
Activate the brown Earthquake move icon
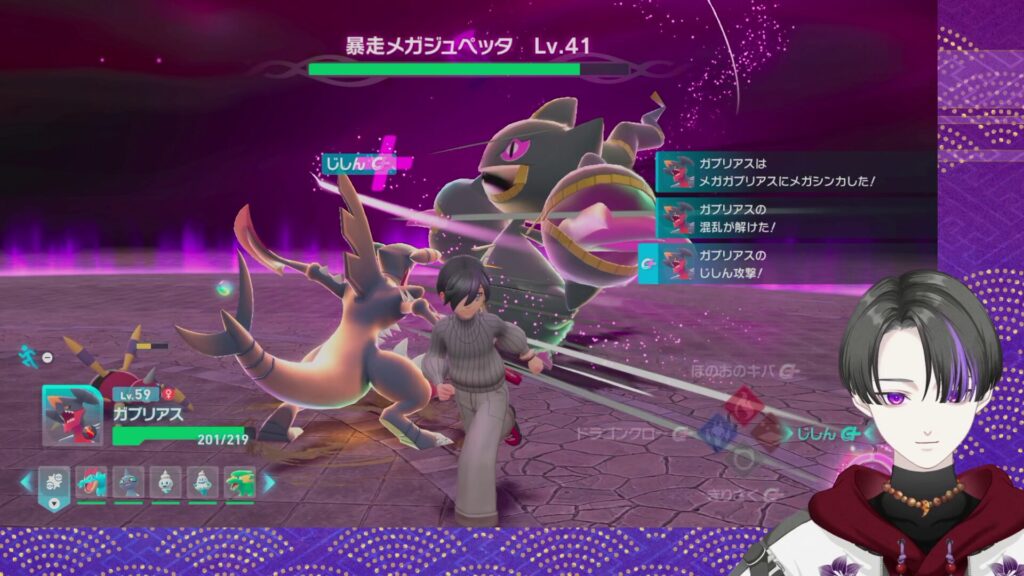point(768,432)
